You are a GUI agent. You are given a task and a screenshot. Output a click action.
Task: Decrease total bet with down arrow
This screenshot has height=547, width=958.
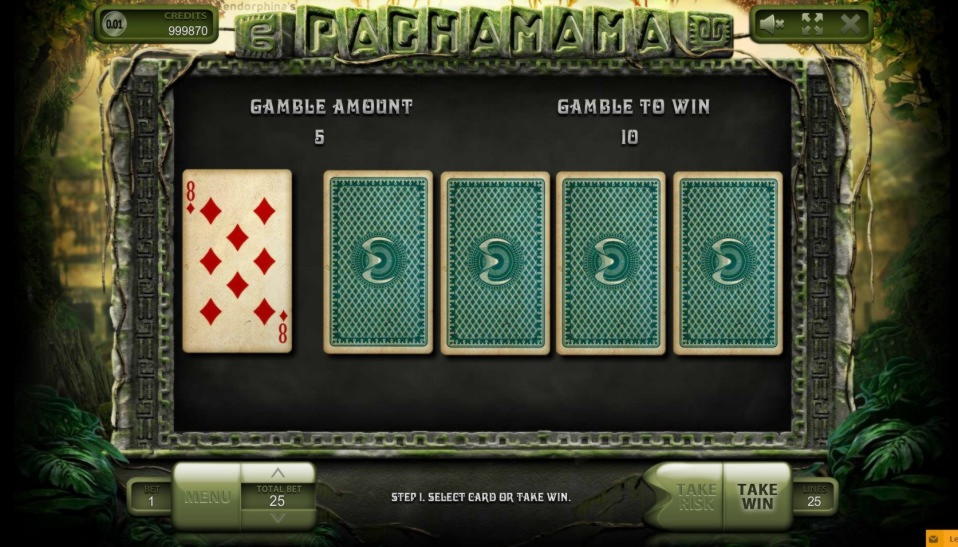pyautogui.click(x=278, y=517)
